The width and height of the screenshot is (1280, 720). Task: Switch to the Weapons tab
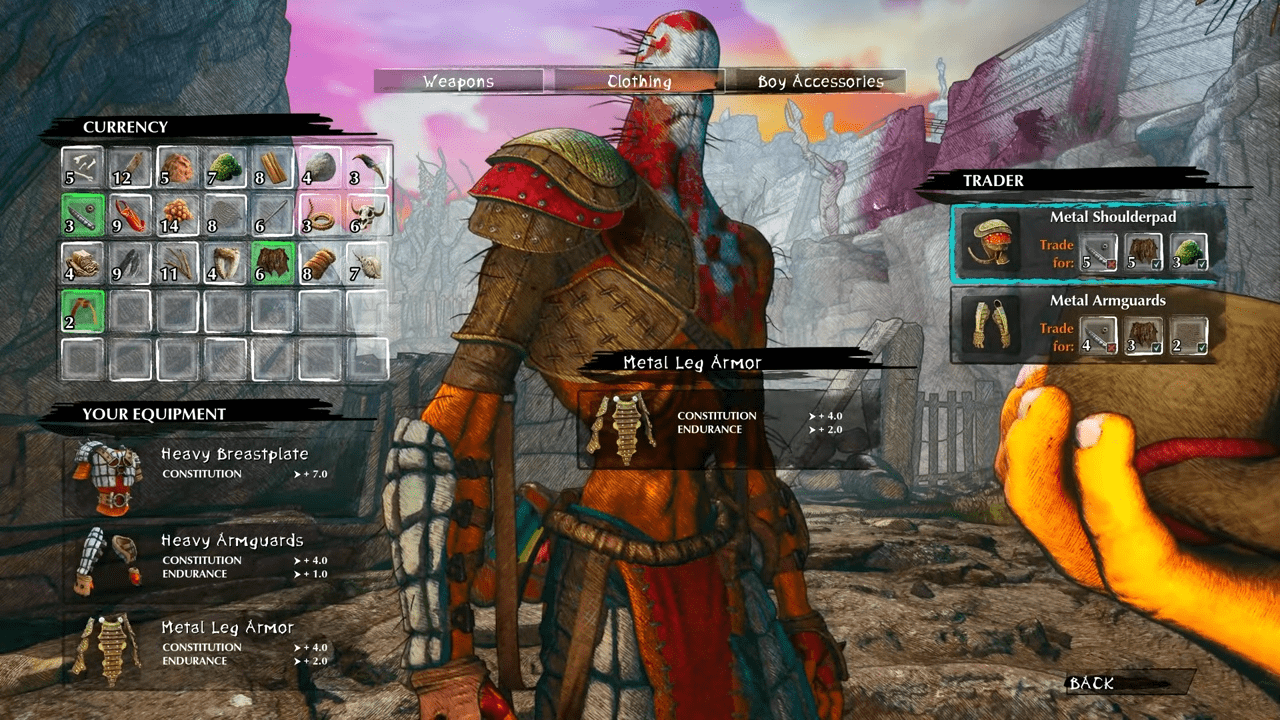point(459,82)
